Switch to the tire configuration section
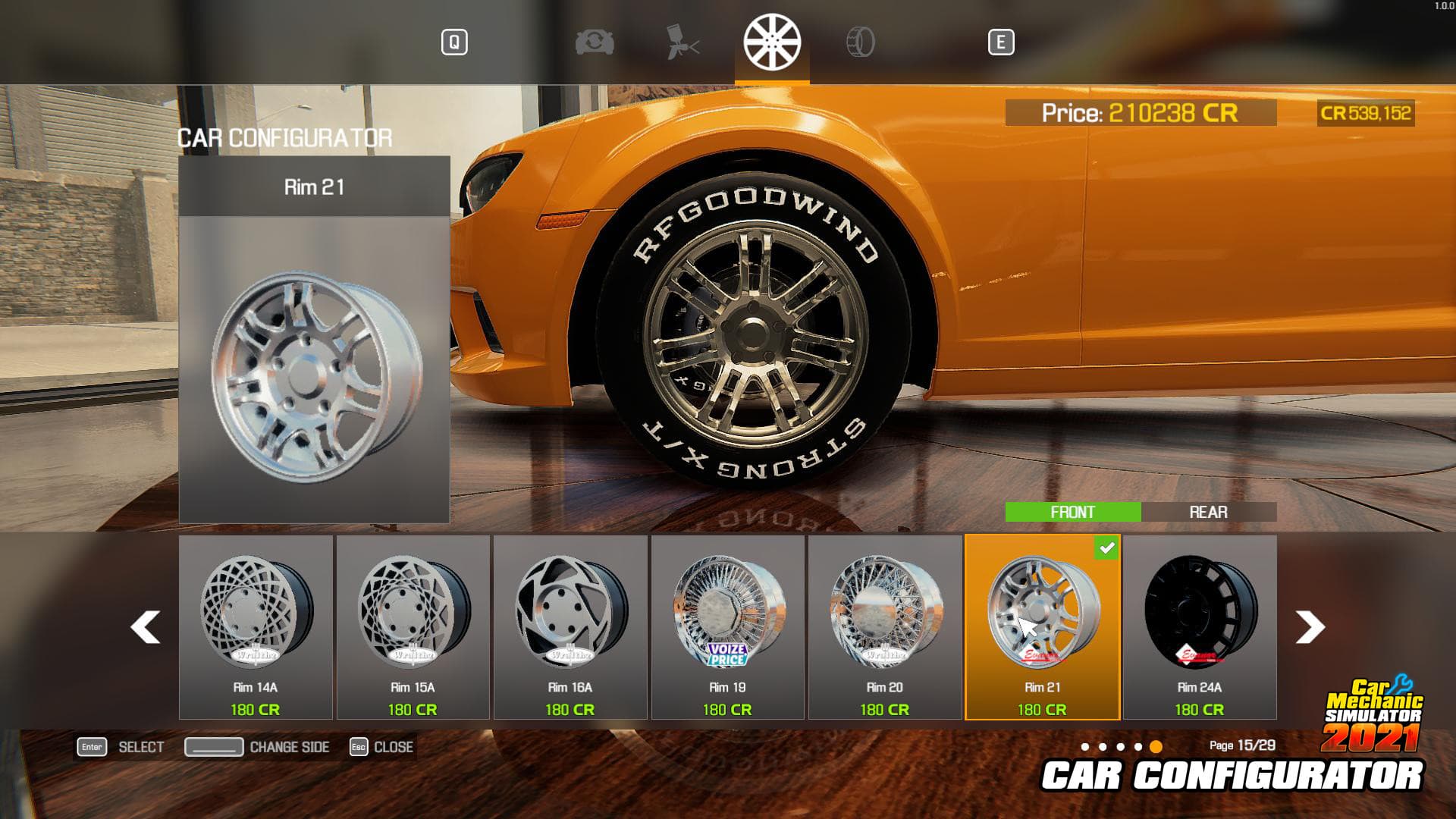This screenshot has width=1456, height=819. [x=861, y=43]
